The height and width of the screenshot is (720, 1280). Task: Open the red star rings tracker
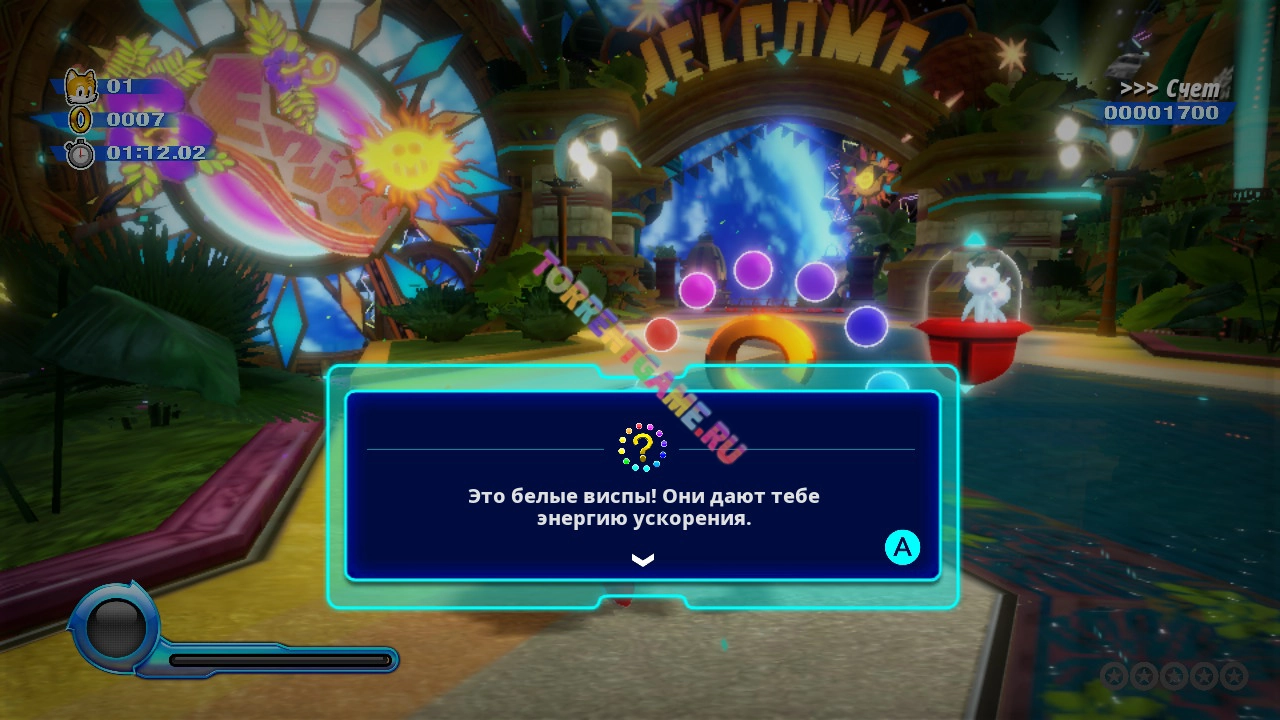(1172, 675)
